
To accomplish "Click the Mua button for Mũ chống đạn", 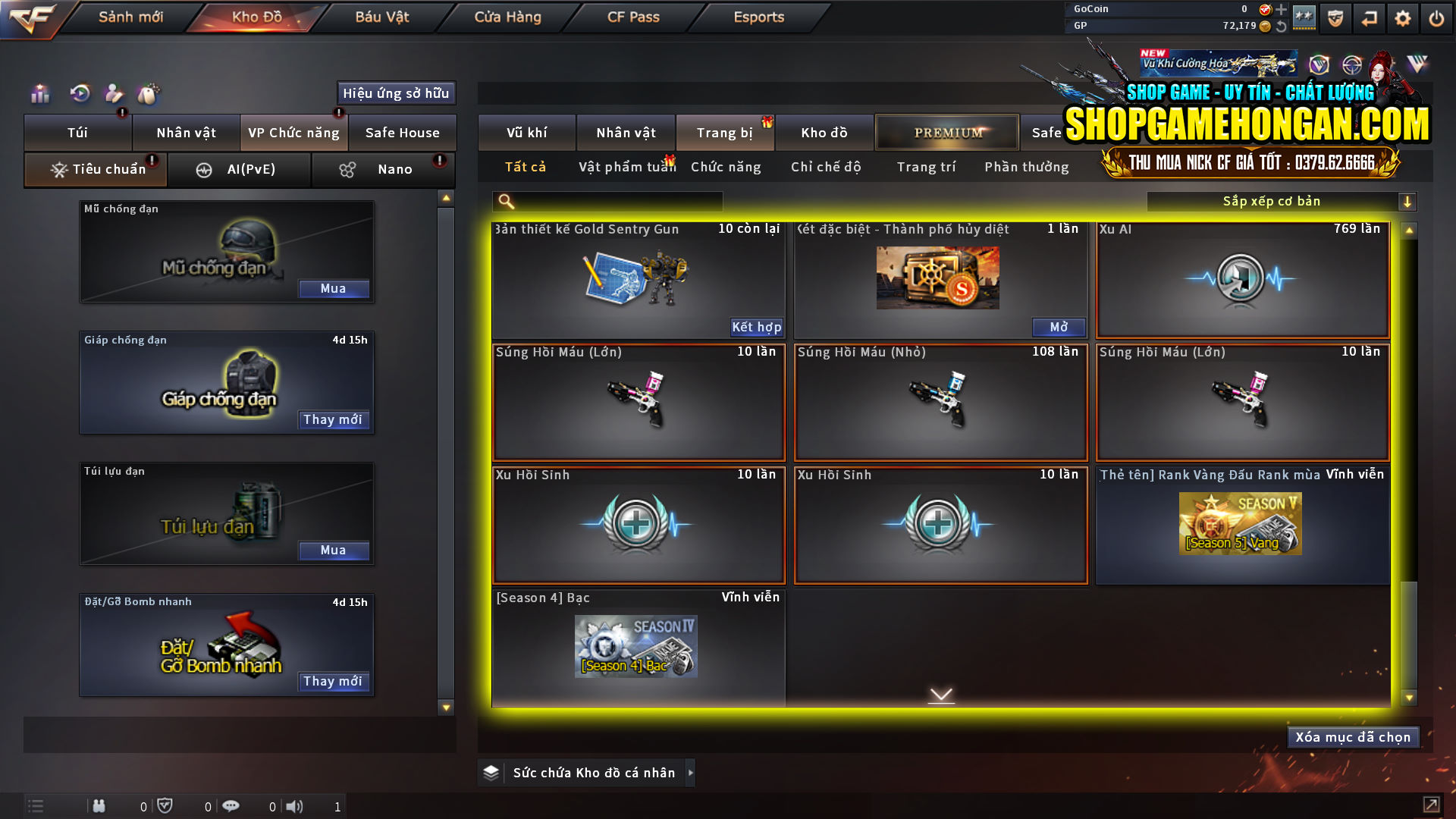I will (334, 289).
